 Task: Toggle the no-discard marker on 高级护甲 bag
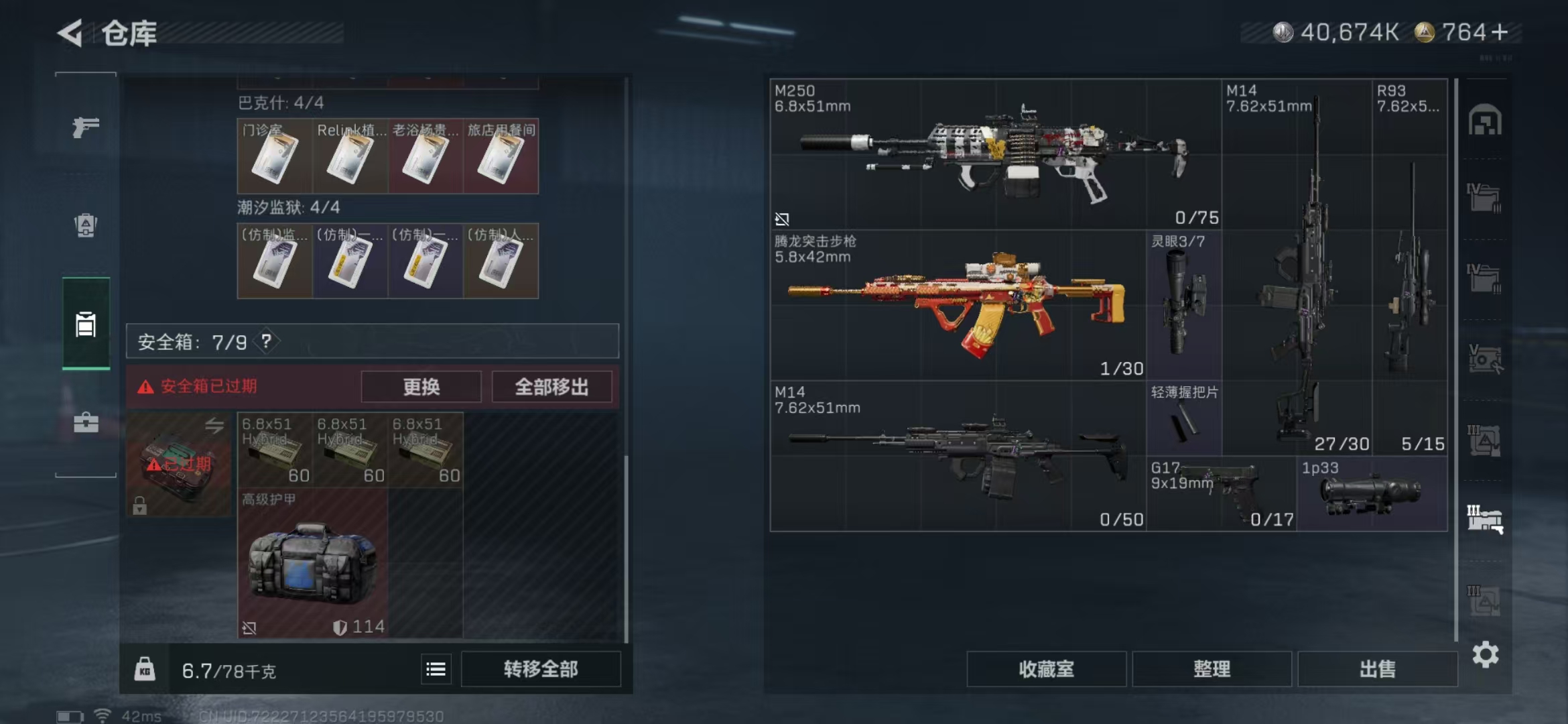(249, 627)
